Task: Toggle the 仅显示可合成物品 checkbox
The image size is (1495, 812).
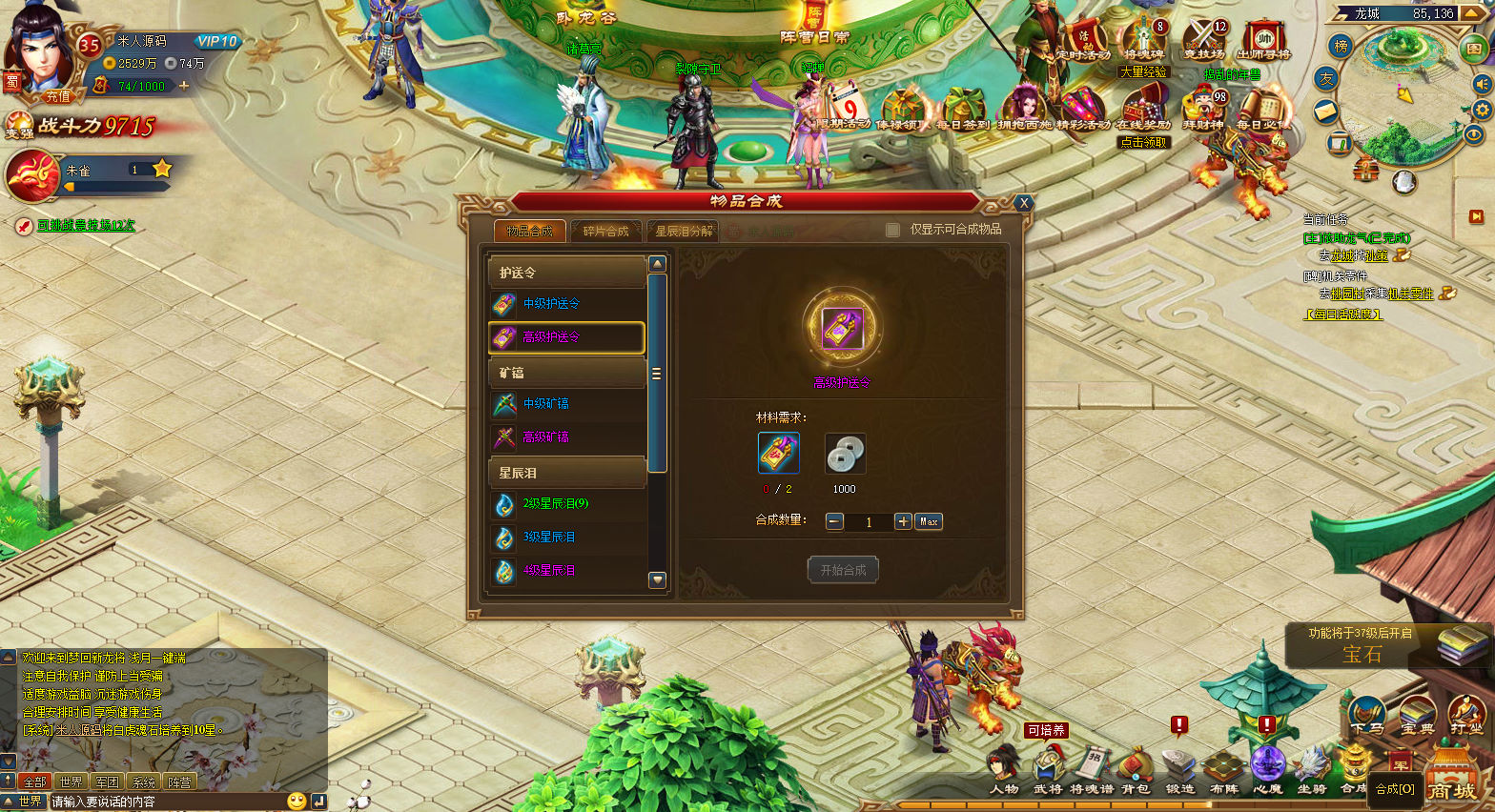Action: 892,230
